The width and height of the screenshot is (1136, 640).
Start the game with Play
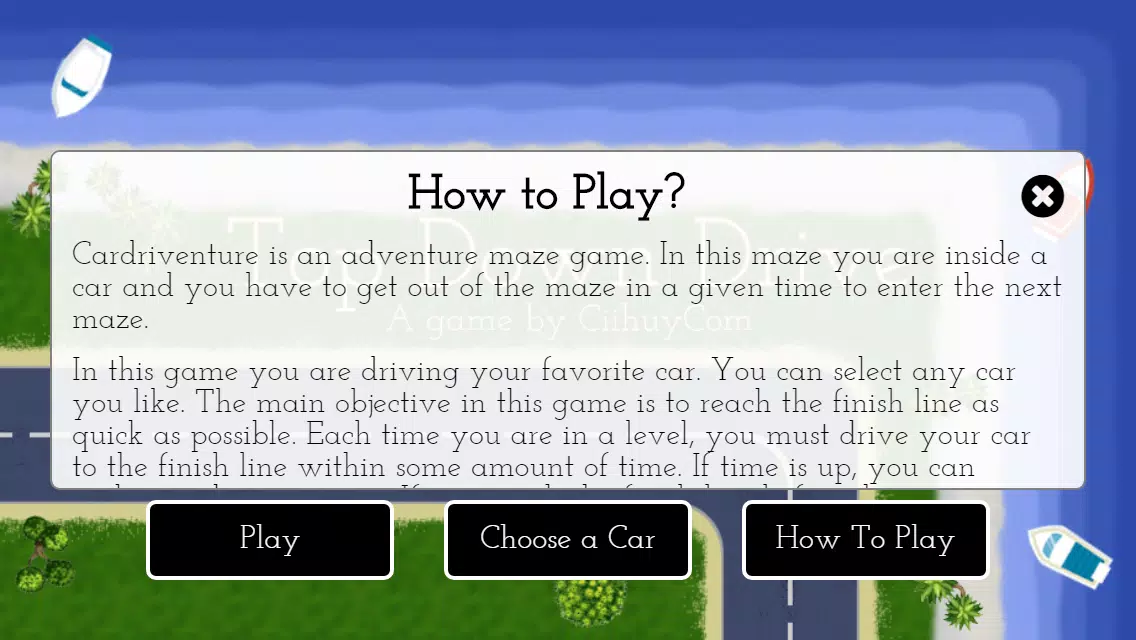click(270, 540)
